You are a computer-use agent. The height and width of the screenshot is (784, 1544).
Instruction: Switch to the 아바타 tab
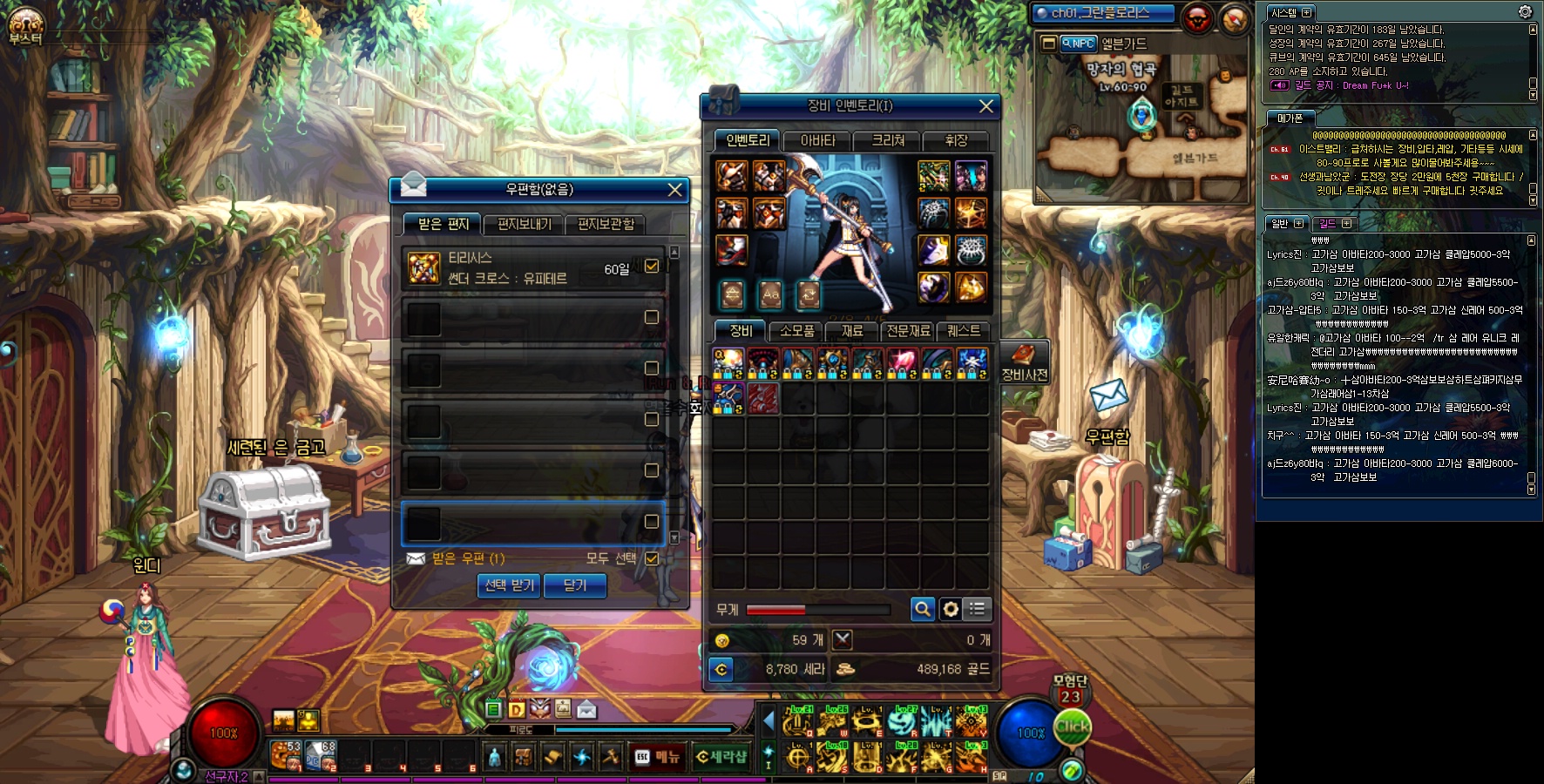(x=817, y=140)
